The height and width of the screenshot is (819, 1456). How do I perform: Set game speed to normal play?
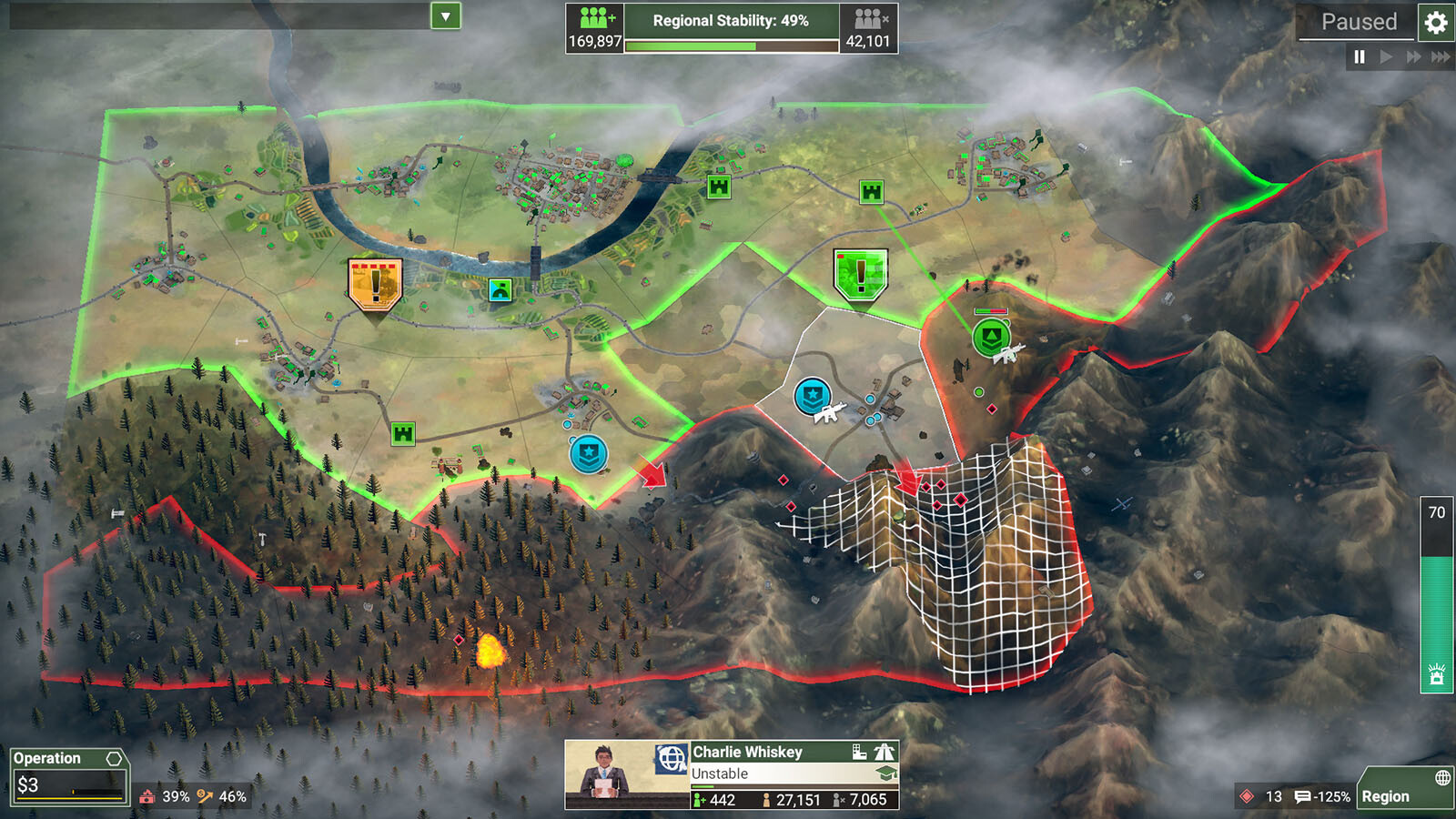coord(1386,56)
